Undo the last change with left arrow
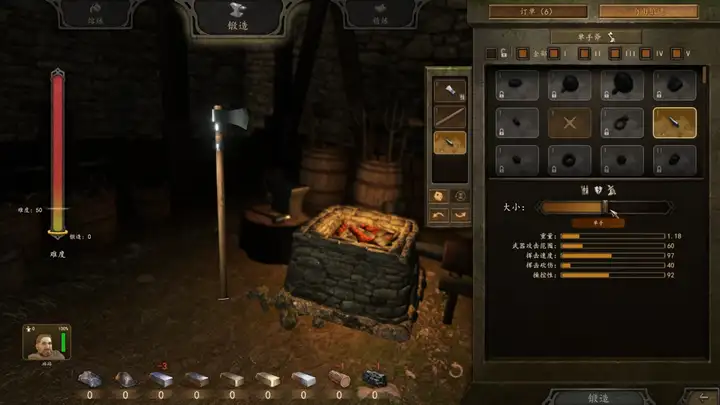The width and height of the screenshot is (720, 405). pos(440,215)
